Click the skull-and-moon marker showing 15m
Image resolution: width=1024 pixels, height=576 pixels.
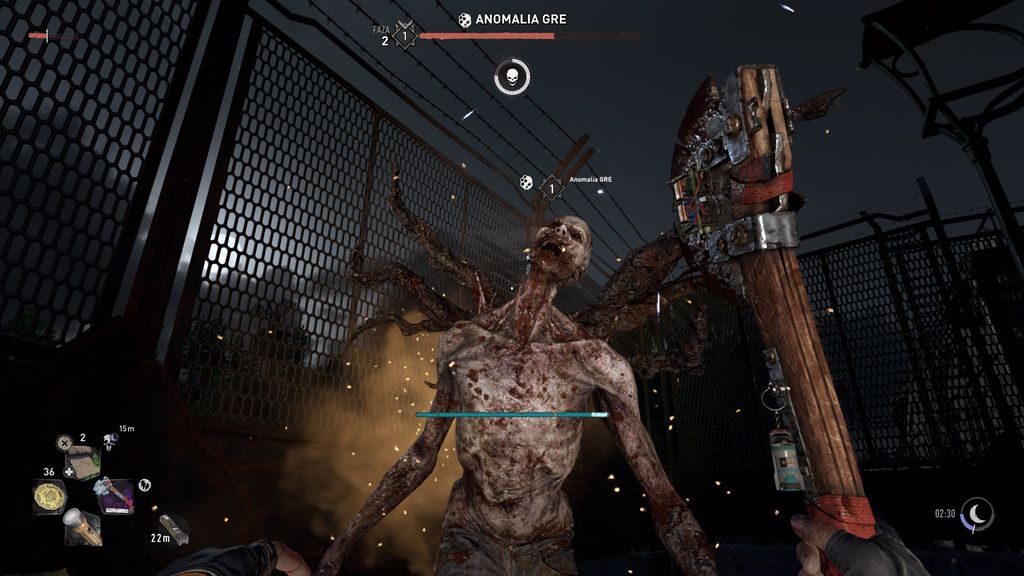pyautogui.click(x=109, y=441)
